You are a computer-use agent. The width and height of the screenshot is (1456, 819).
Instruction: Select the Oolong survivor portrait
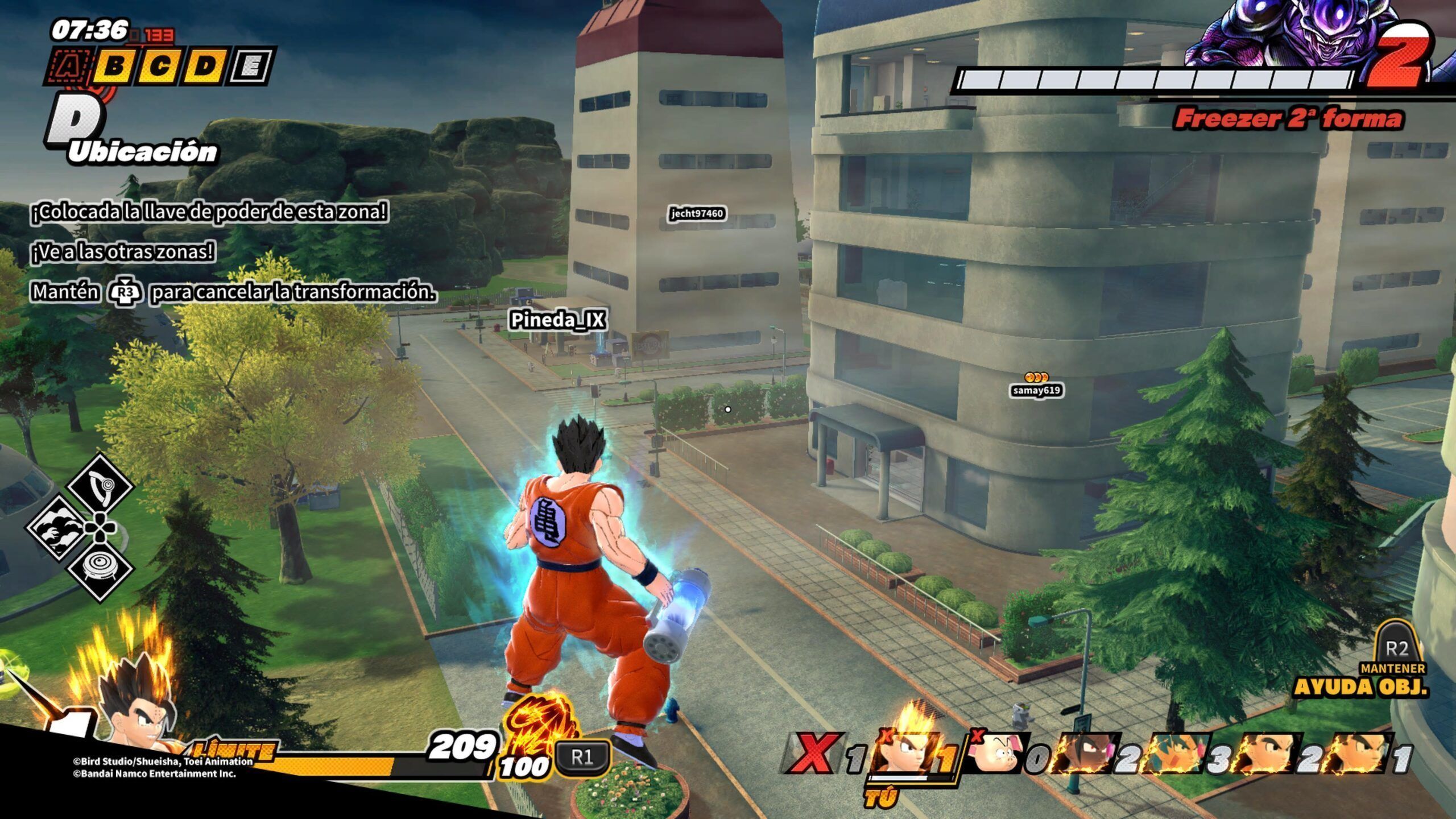pos(996,754)
